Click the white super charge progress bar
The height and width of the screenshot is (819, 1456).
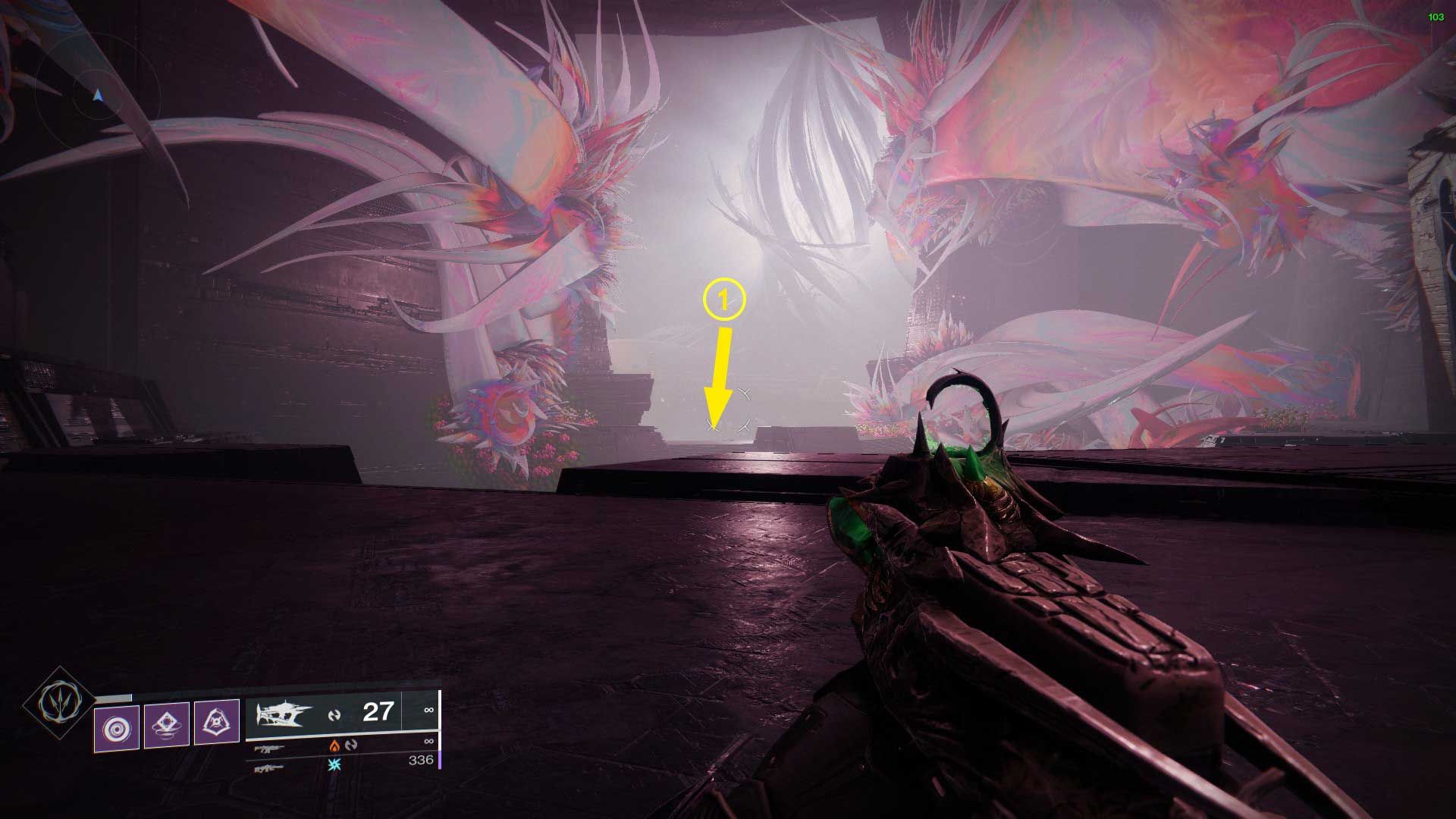[x=114, y=695]
